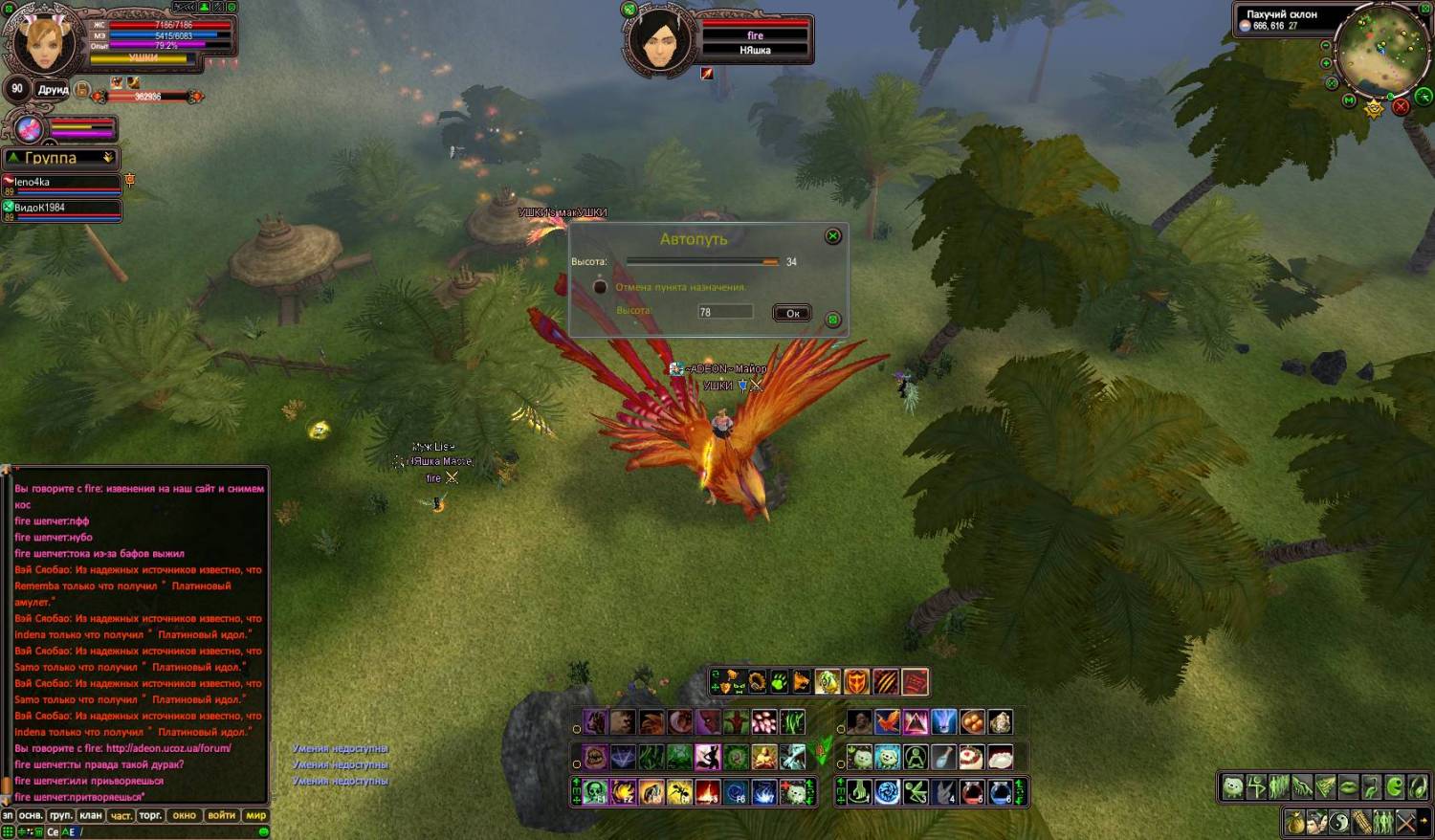
Task: Open the торг. trade chat tab
Action: click(x=150, y=815)
